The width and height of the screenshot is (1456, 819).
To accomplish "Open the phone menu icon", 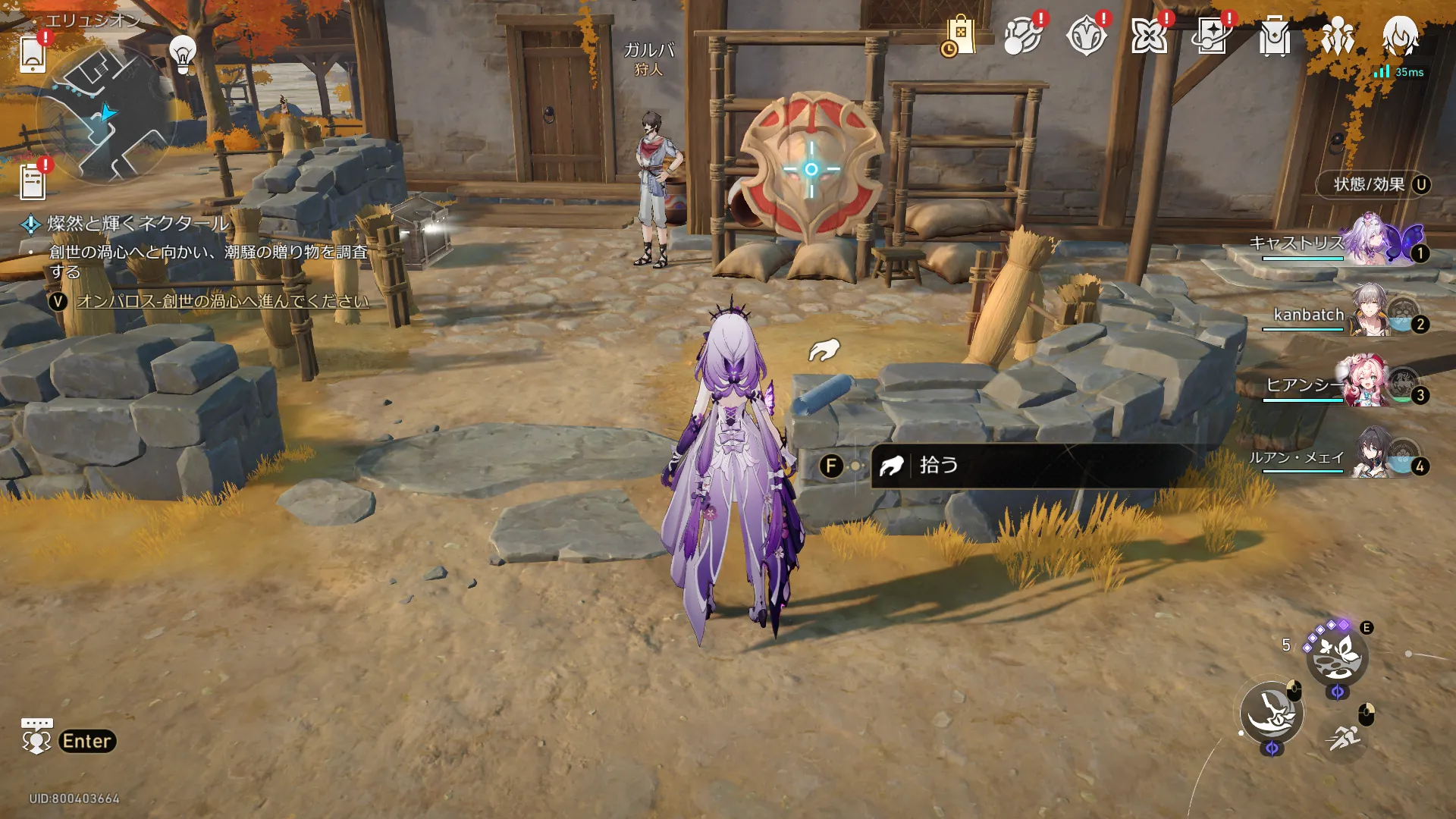I will click(33, 53).
